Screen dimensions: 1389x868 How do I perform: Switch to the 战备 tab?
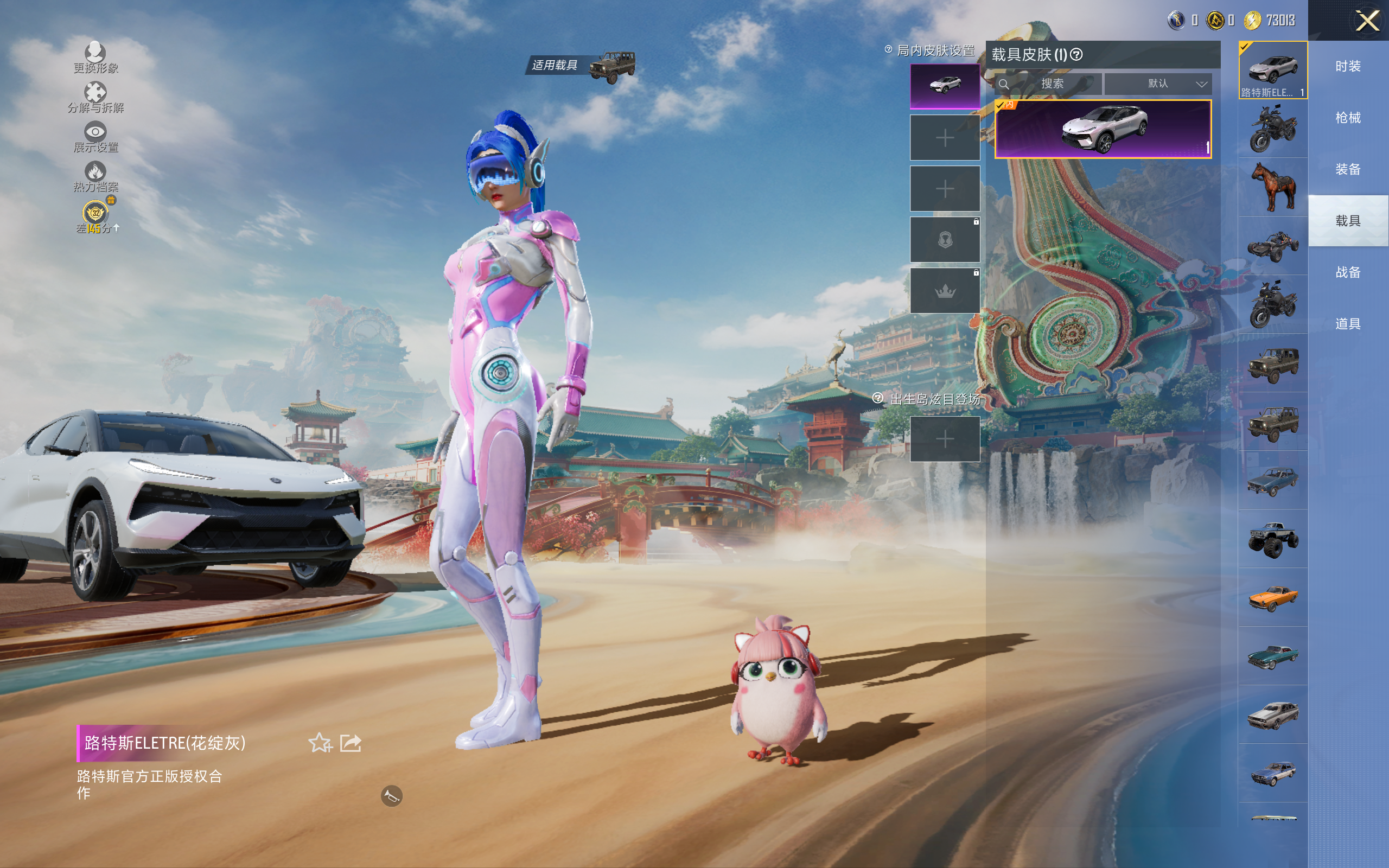pyautogui.click(x=1348, y=272)
